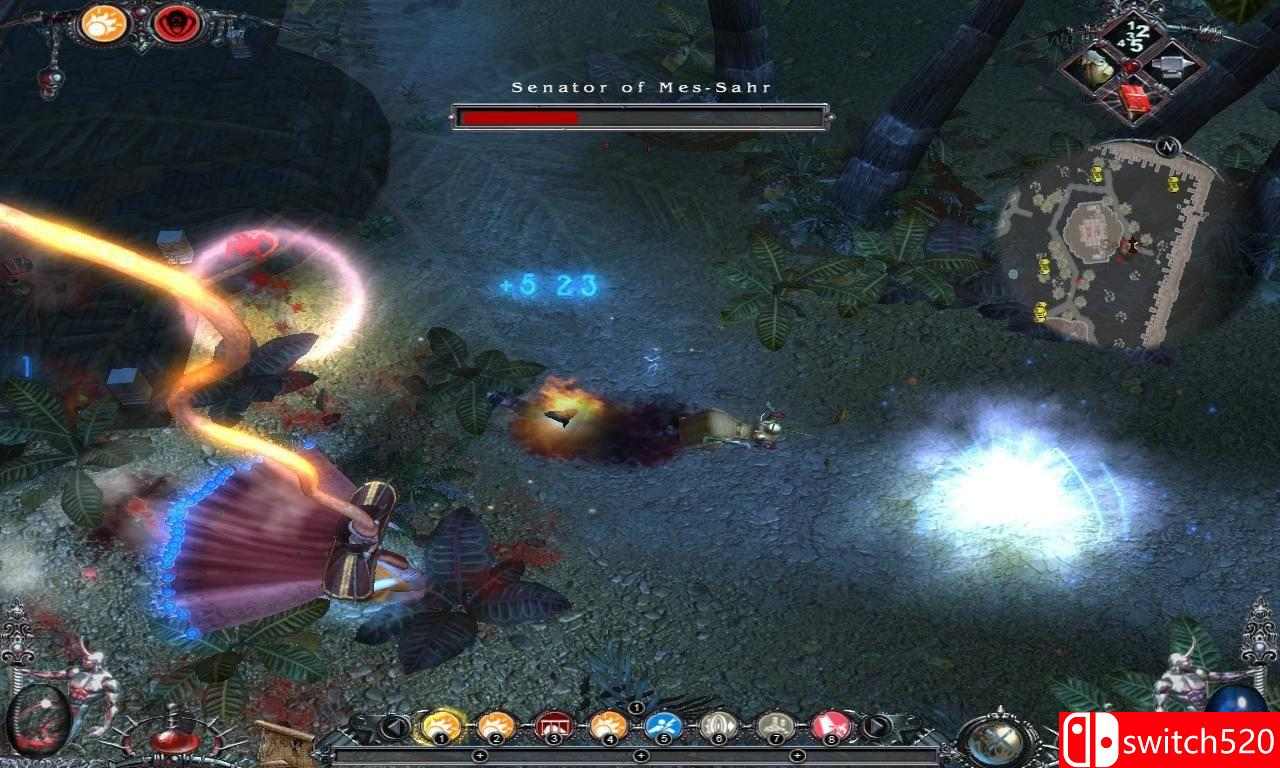Screen dimensions: 1280x768
Task: Select the fireball spell in hotbar slot 1
Action: tap(440, 726)
